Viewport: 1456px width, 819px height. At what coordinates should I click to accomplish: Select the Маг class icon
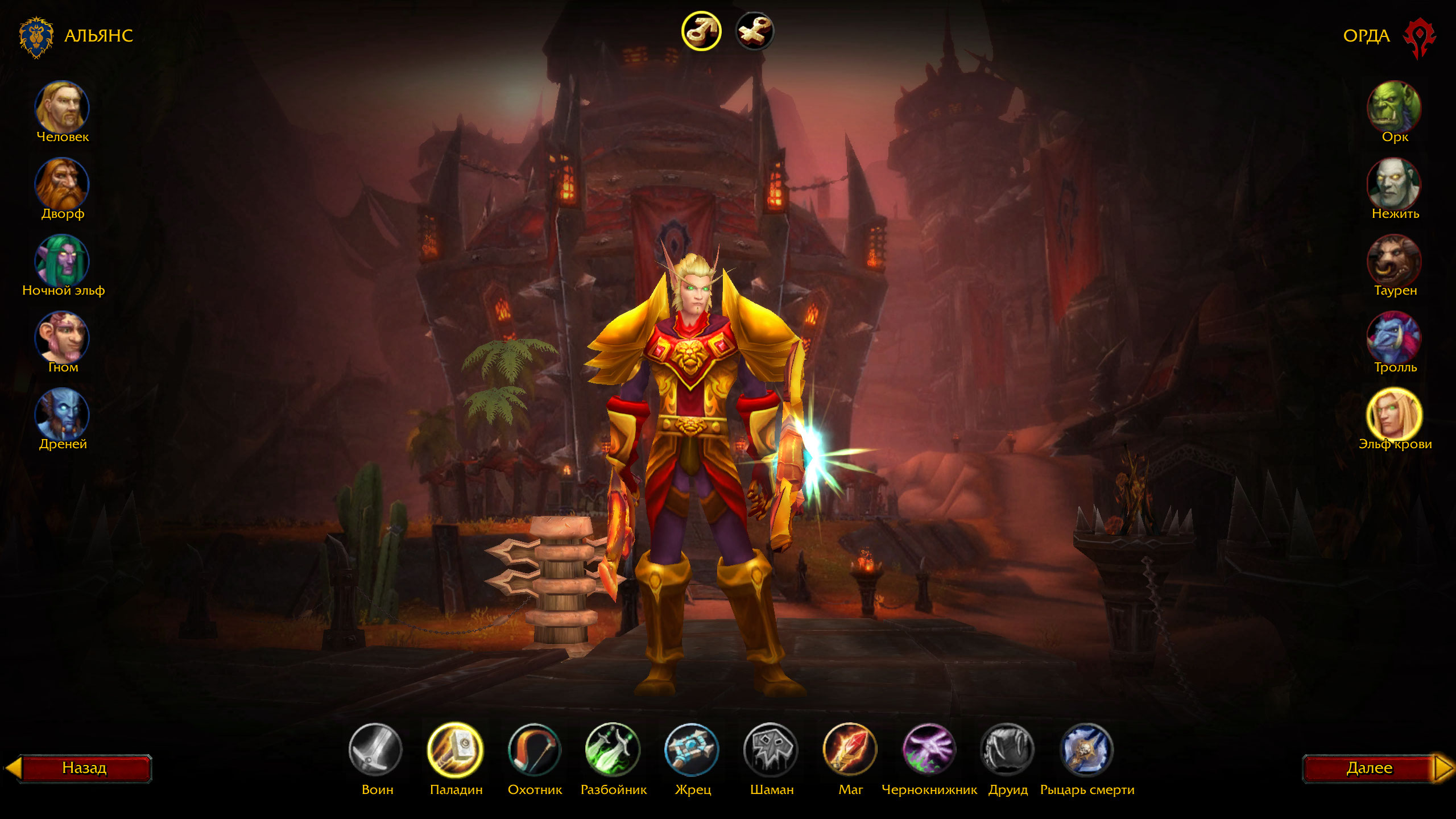(850, 750)
